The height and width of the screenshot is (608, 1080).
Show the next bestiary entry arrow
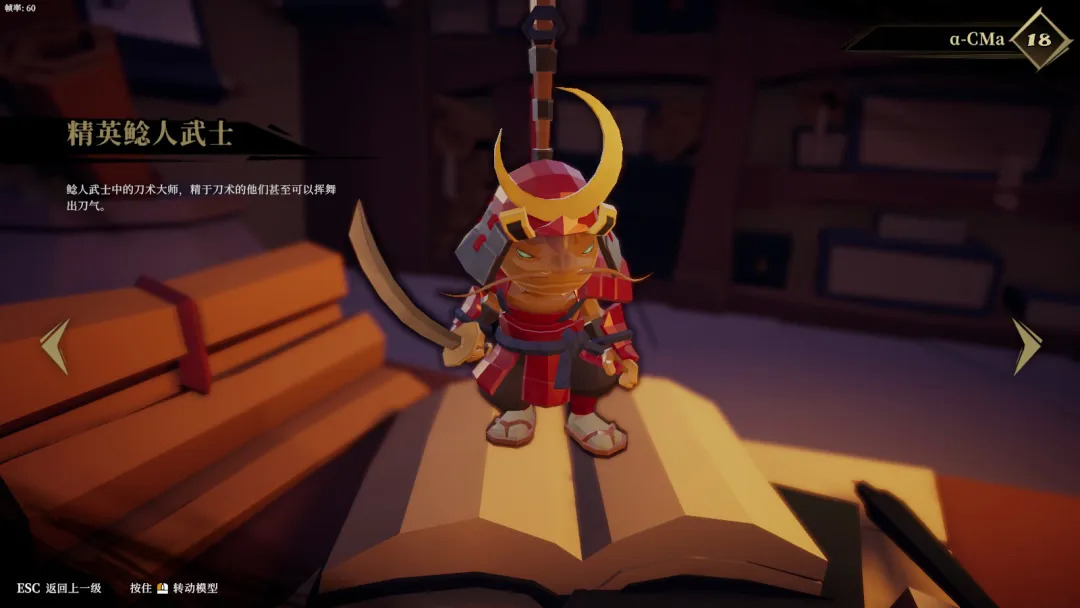[x=1026, y=346]
